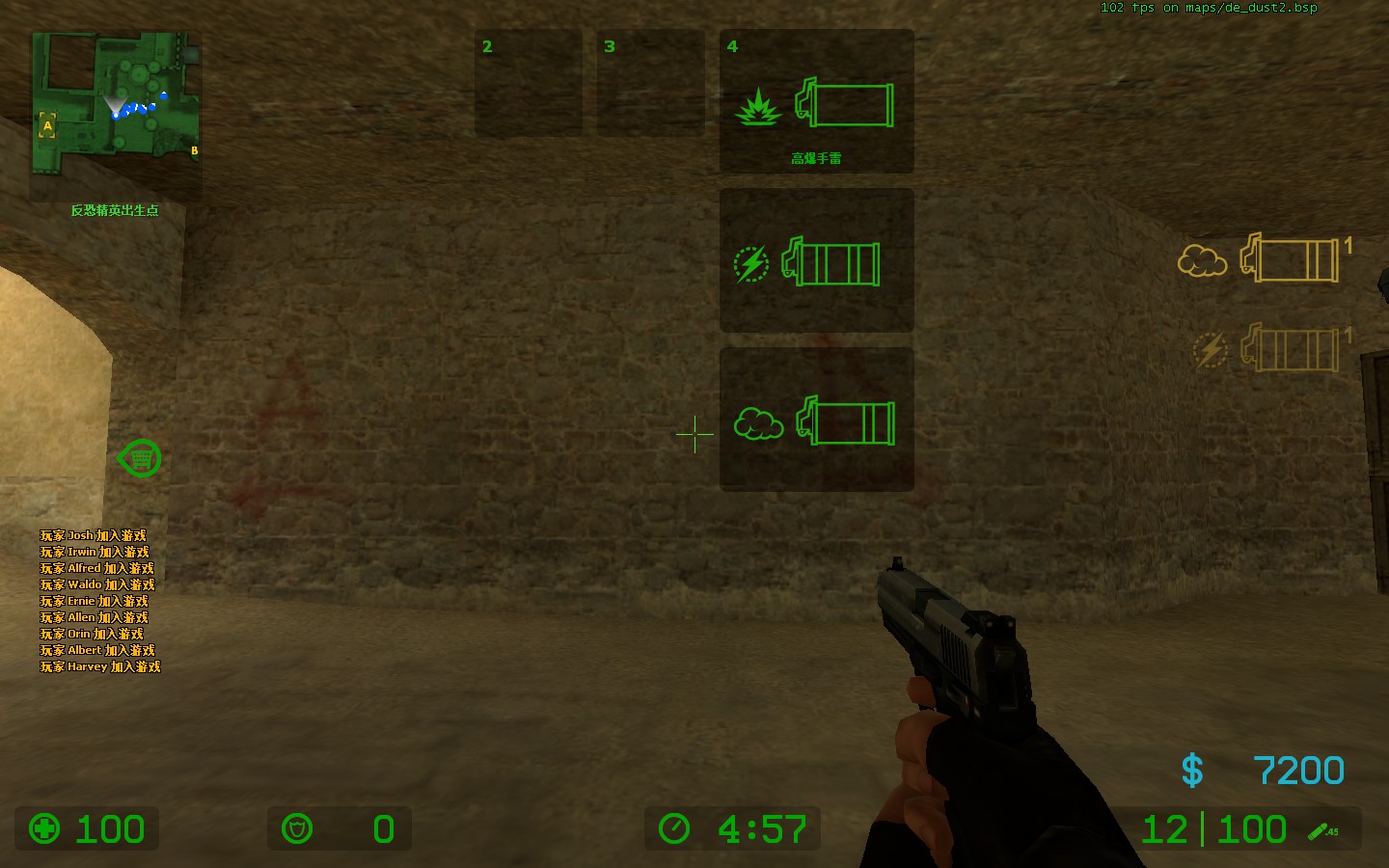Select the slot 4 number header

[731, 45]
